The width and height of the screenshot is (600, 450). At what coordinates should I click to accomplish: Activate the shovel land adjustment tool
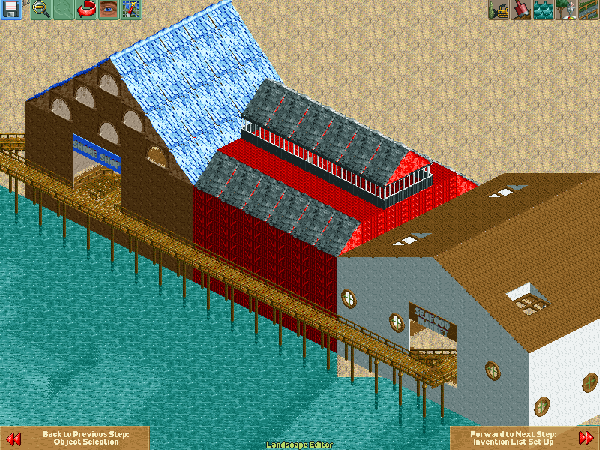[521, 10]
